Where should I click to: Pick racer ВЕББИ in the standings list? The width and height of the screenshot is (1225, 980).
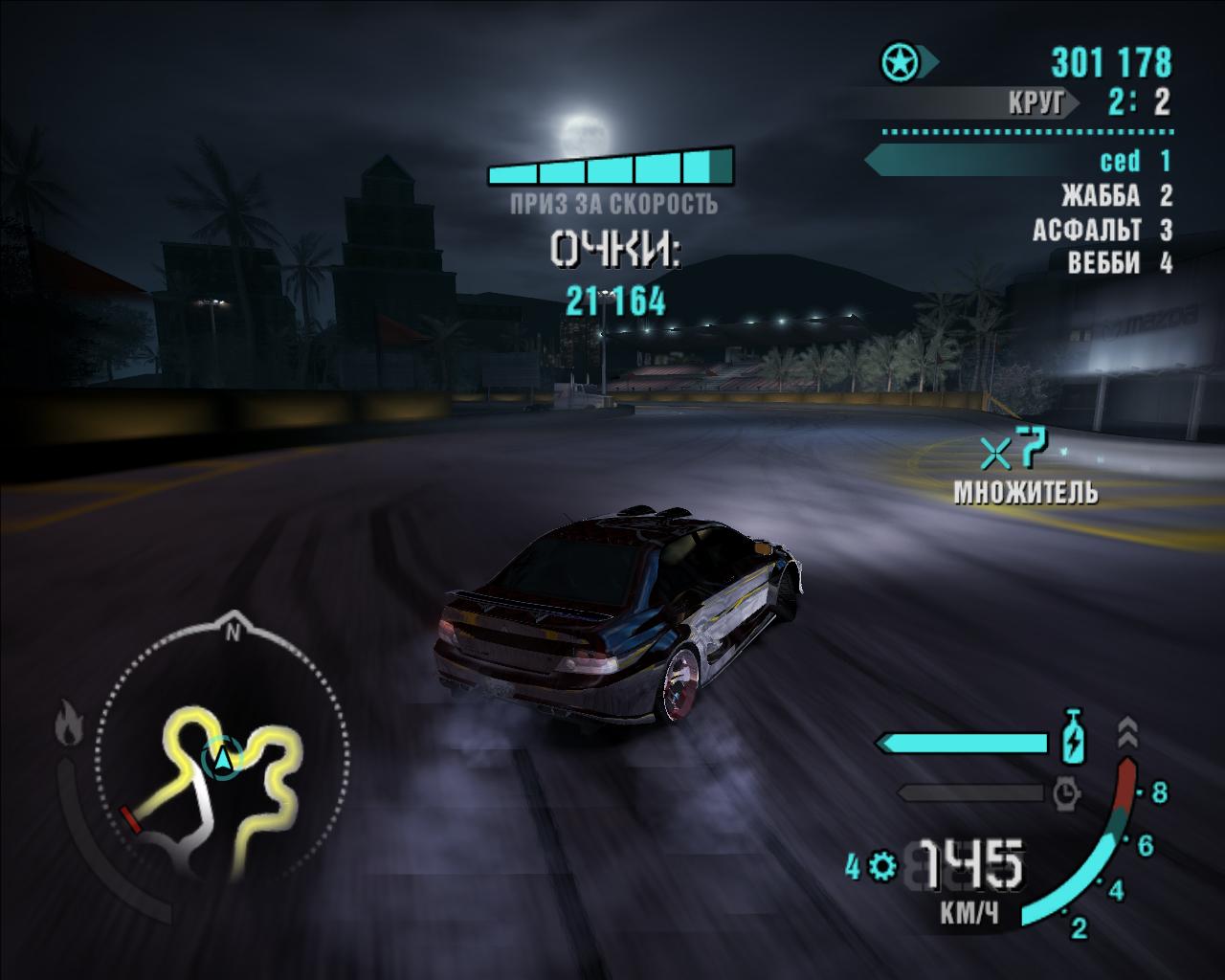[x=1118, y=262]
